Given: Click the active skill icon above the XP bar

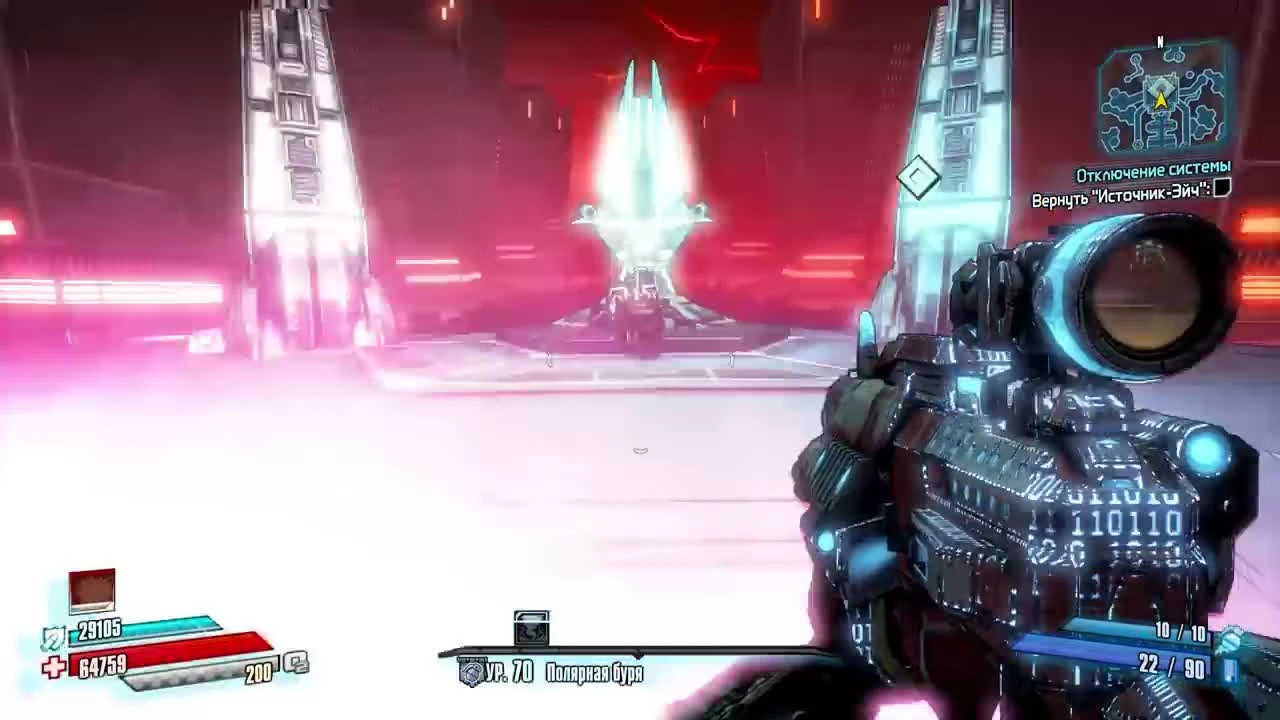Looking at the screenshot, I should tap(530, 625).
